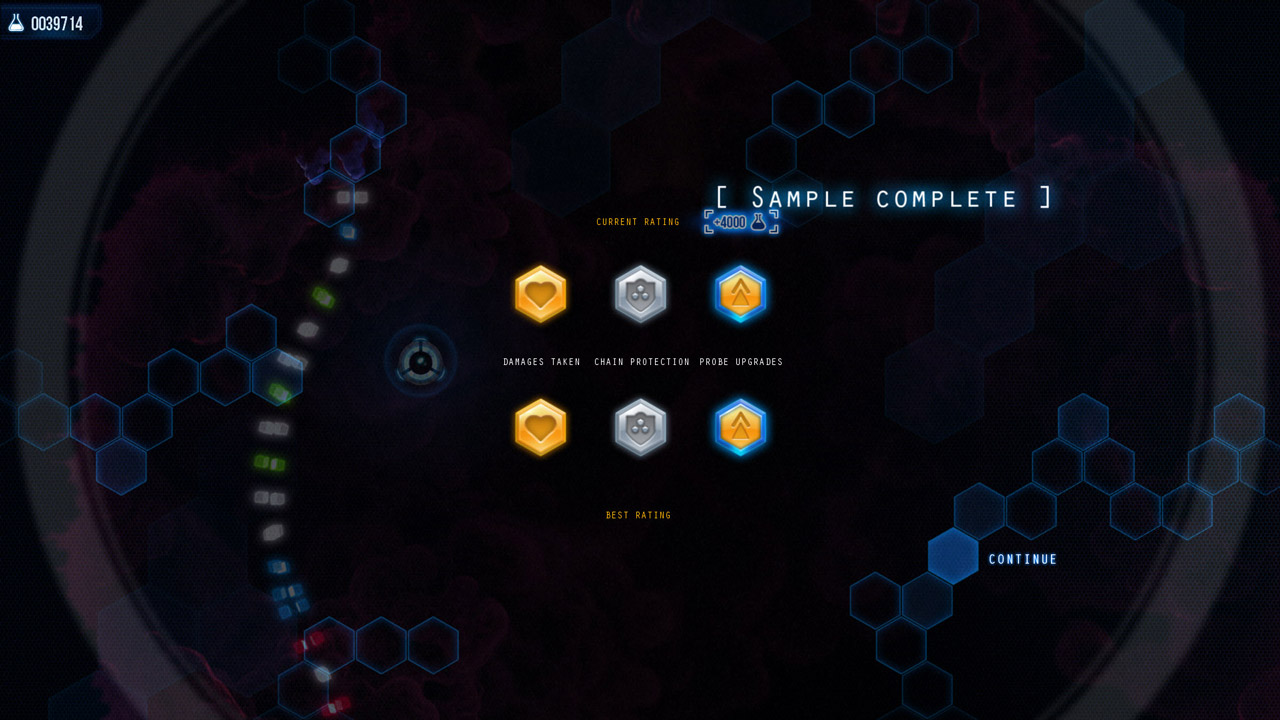Click the blue upgrade badge in Best Rating row
Screen dimensions: 1280x720
pyautogui.click(x=740, y=426)
